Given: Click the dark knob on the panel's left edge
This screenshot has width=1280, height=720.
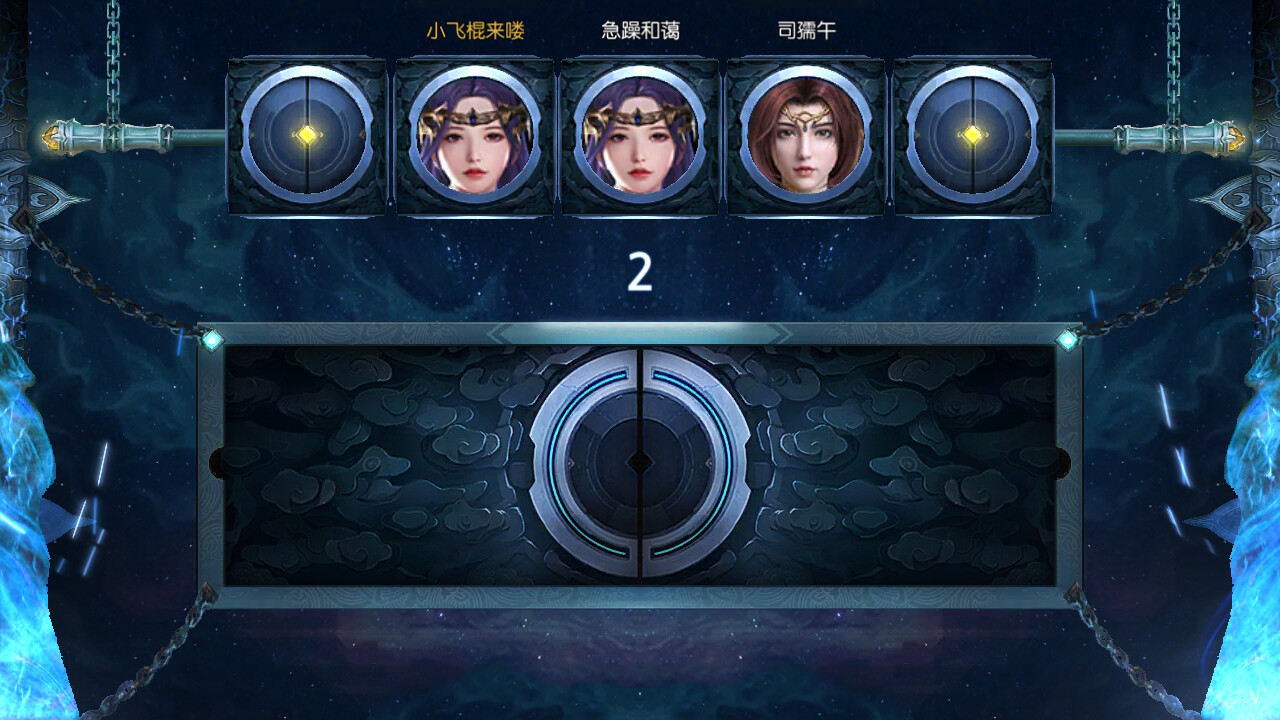Looking at the screenshot, I should coord(218,462).
